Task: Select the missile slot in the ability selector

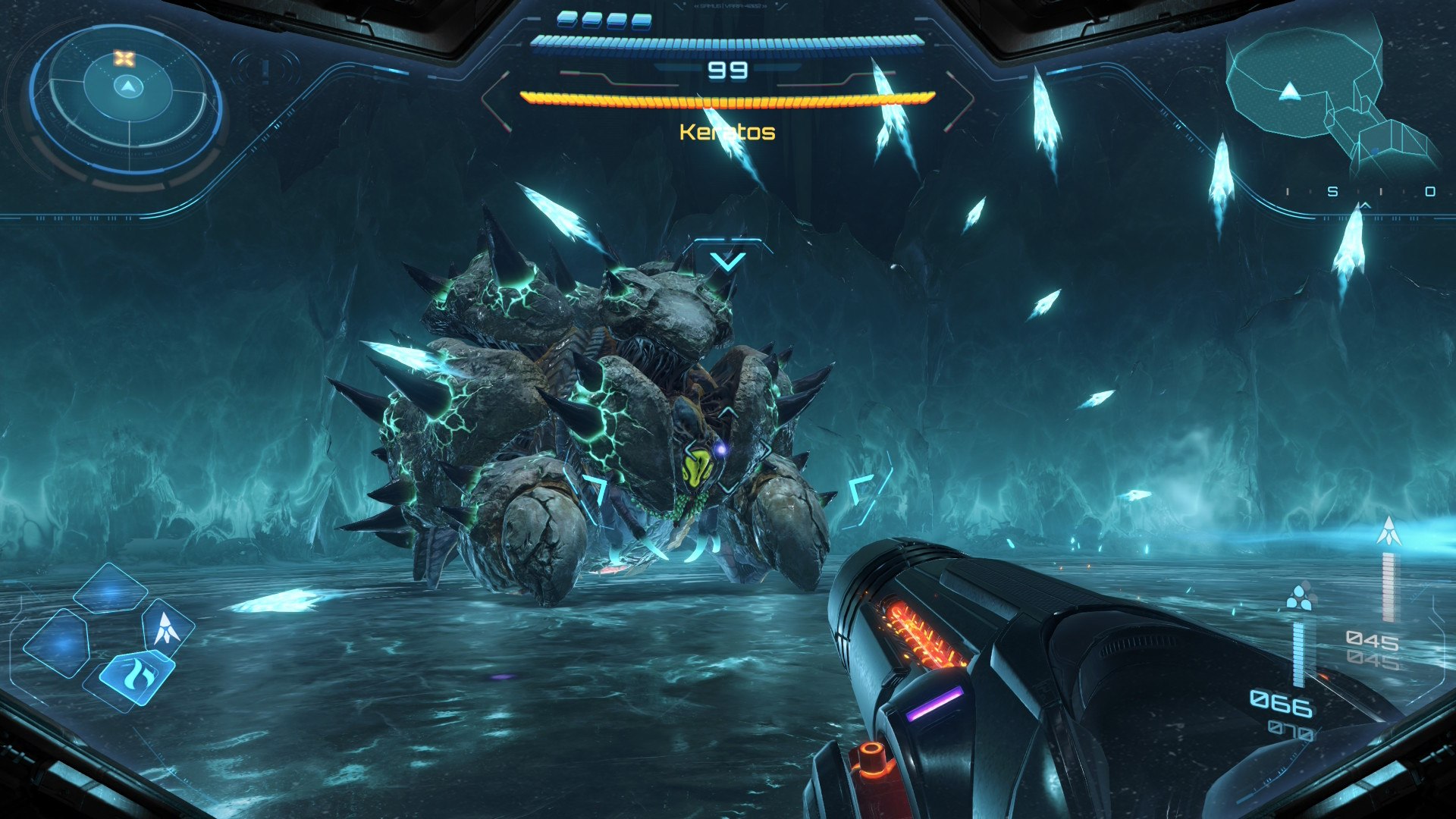Action: pyautogui.click(x=166, y=628)
